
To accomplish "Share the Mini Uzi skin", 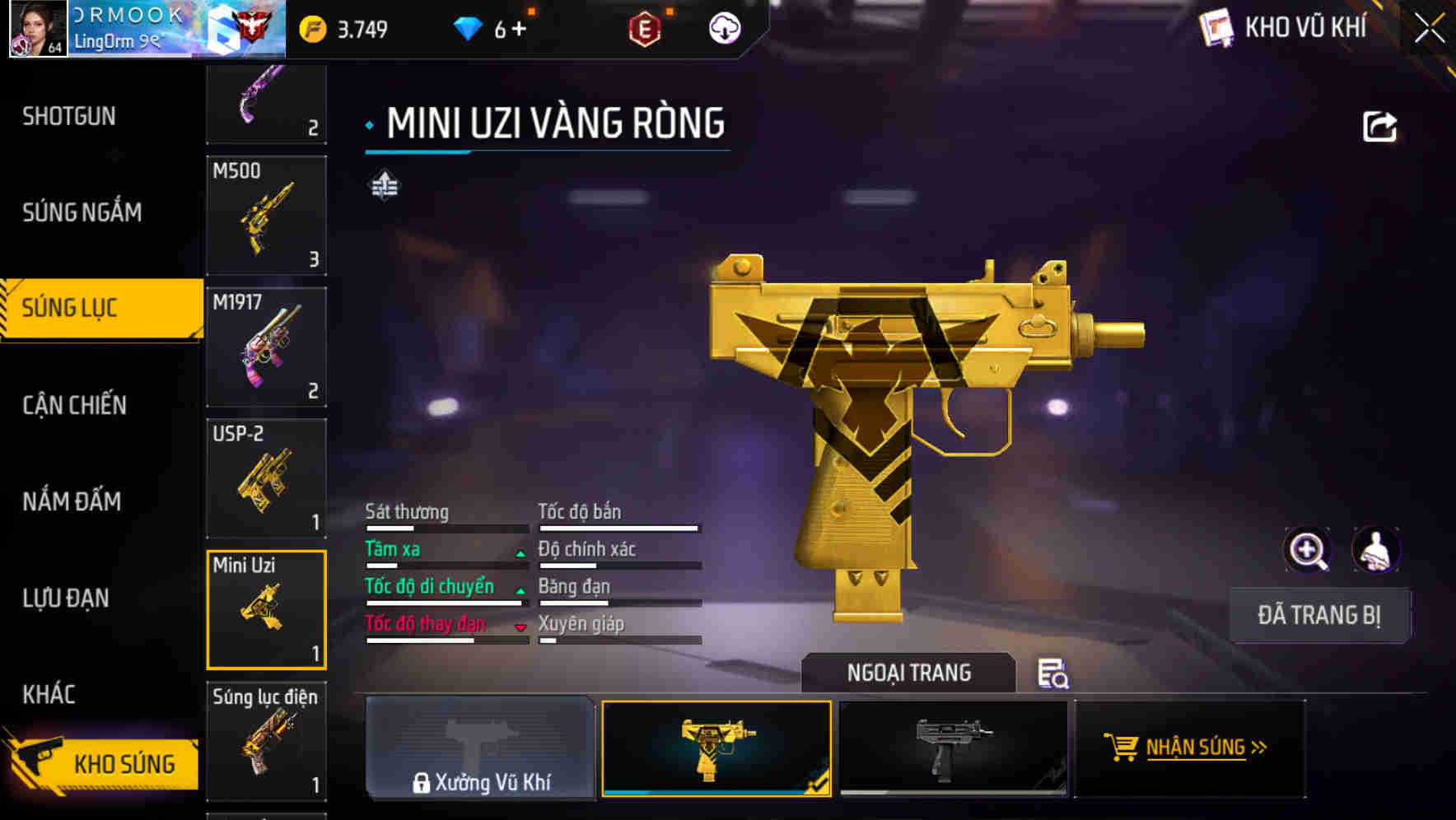I will [1379, 127].
